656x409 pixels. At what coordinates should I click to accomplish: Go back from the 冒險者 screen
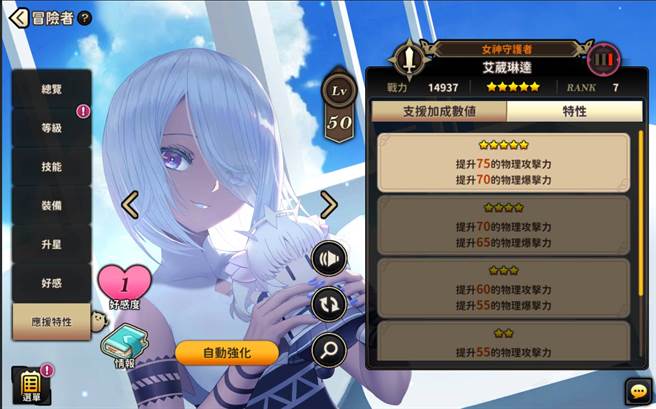coord(18,17)
